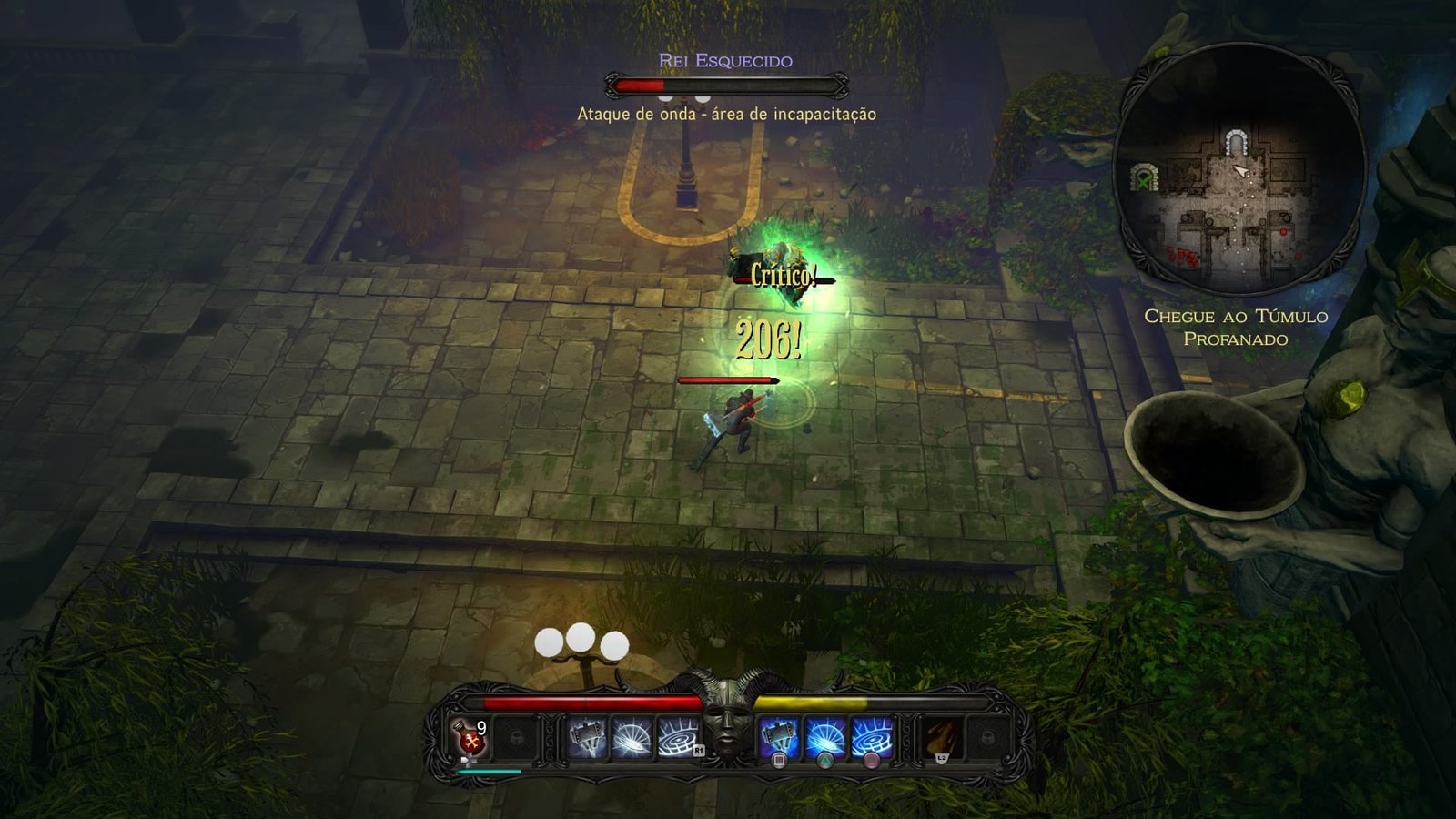Use the red health potion slot
Screen dimensions: 1456x819
471,738
